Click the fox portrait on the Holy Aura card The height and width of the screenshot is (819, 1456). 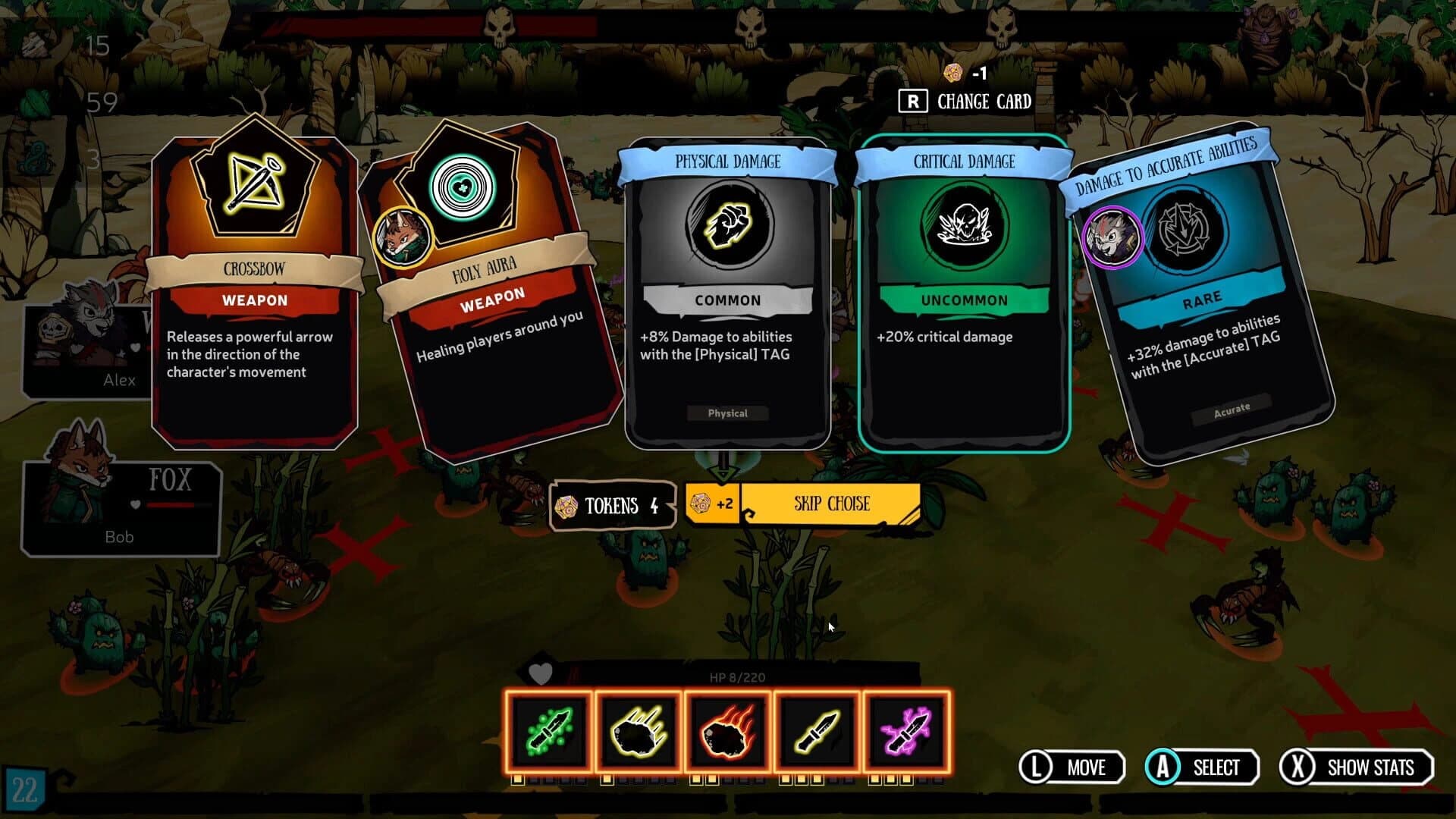pyautogui.click(x=403, y=237)
